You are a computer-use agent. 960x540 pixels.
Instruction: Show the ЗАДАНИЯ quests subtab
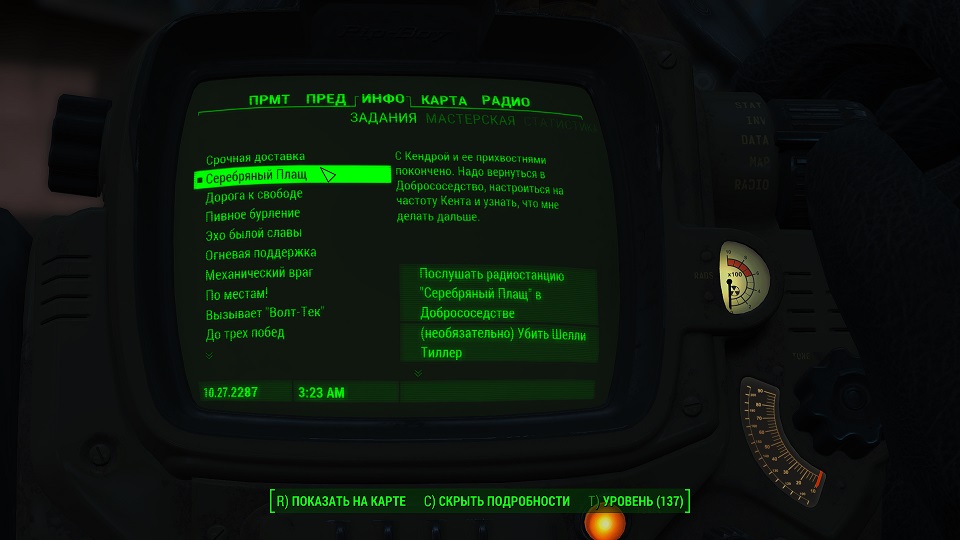pyautogui.click(x=383, y=119)
